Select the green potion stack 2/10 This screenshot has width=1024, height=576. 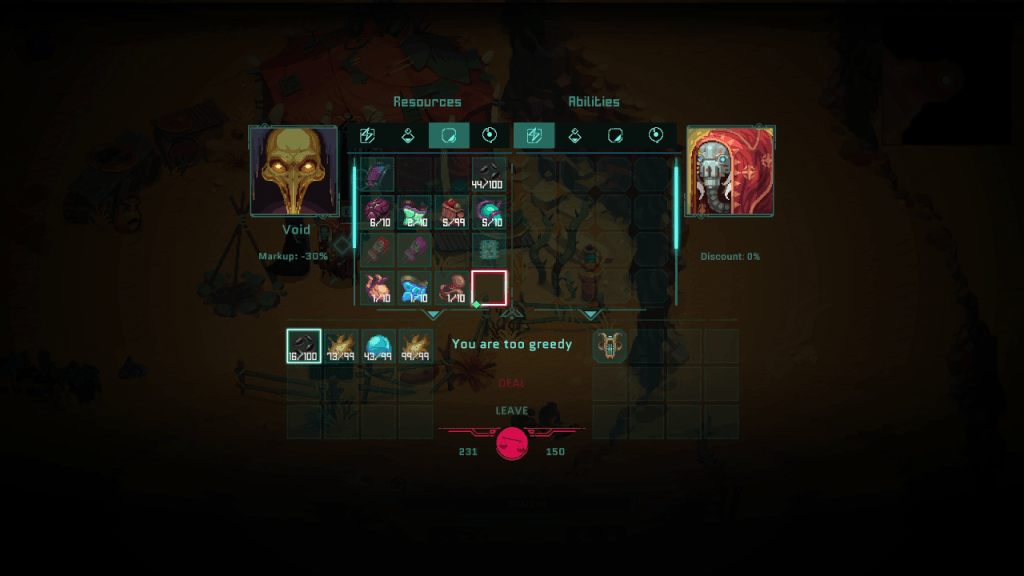click(x=415, y=212)
